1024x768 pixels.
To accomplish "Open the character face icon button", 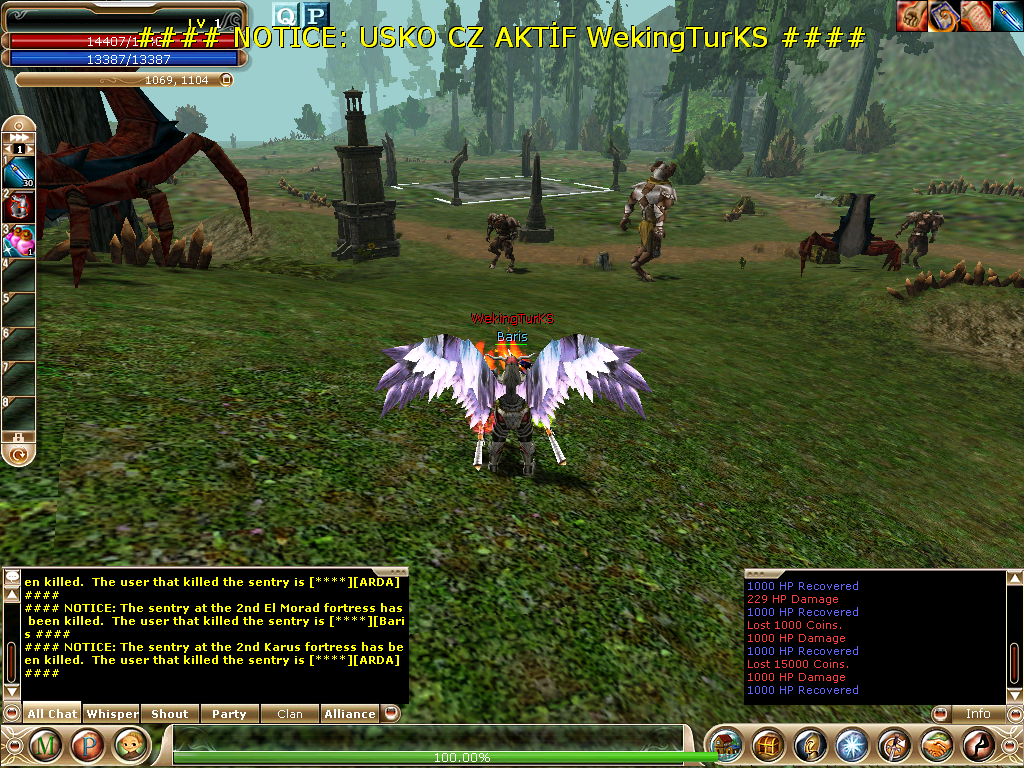I will [x=130, y=746].
